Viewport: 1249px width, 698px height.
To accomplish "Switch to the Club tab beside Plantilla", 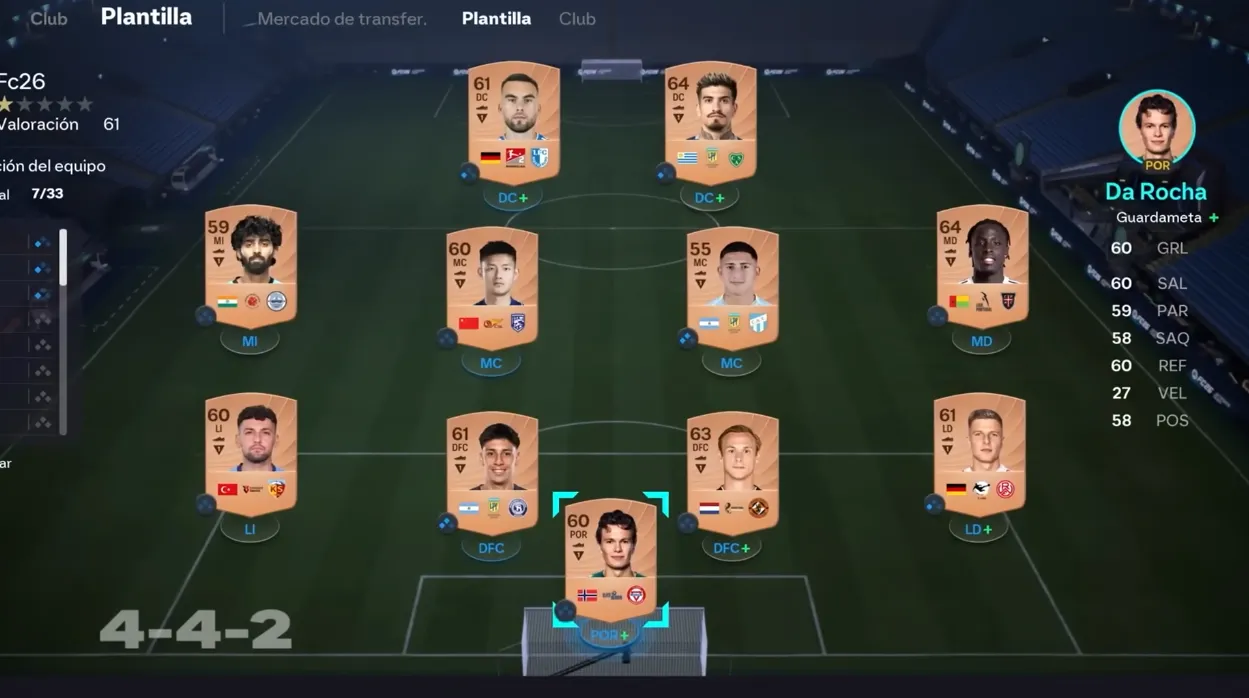I will point(577,19).
